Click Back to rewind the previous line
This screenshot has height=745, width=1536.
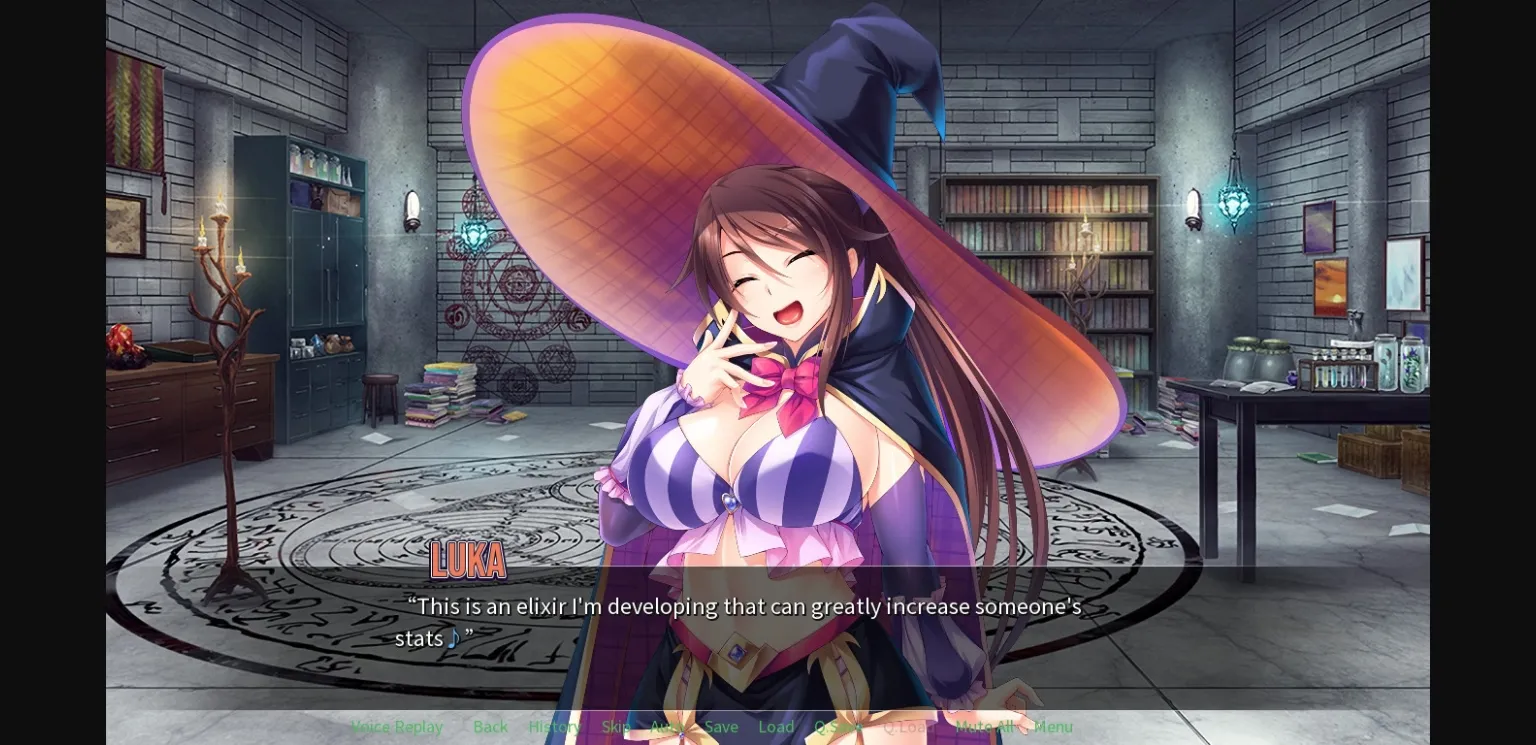(489, 727)
